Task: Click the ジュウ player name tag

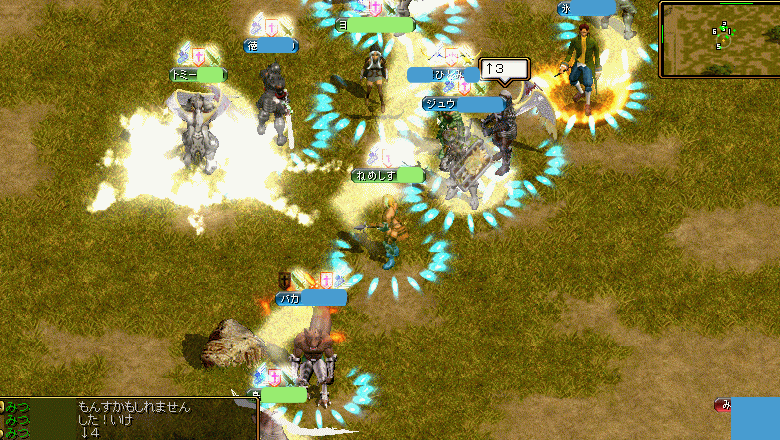Action: (463, 103)
